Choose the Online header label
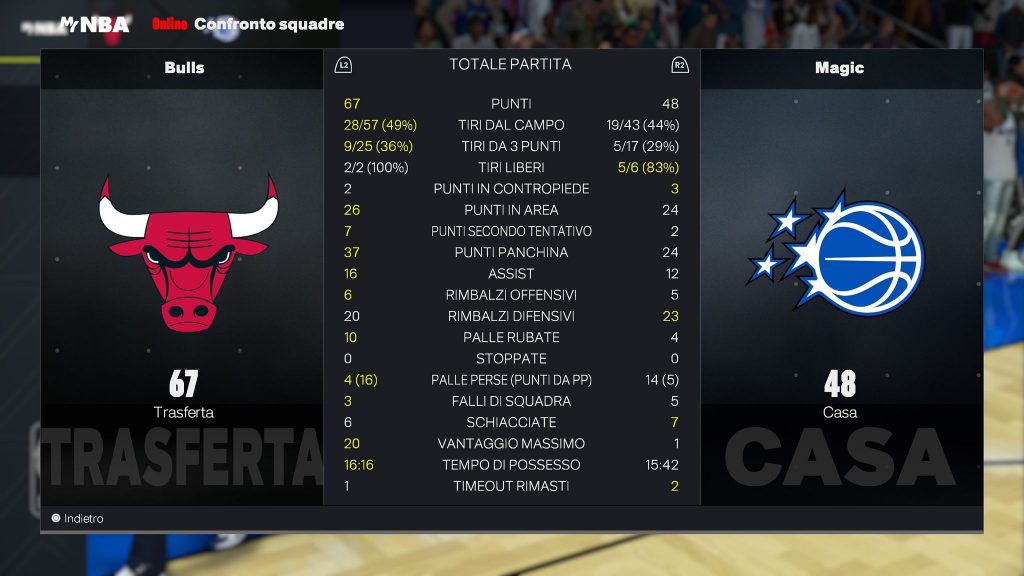 (x=169, y=24)
